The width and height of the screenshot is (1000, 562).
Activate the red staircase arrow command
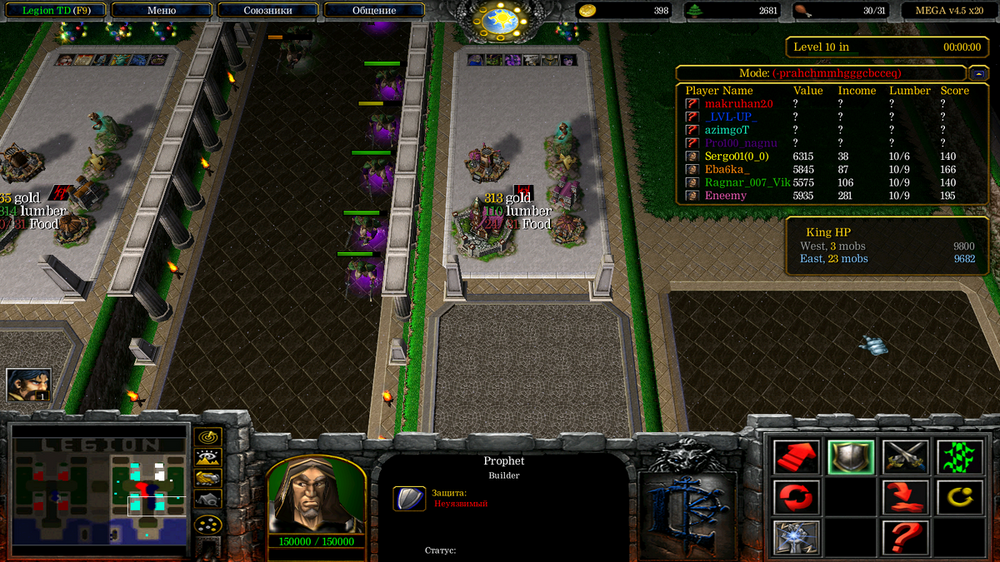[797, 457]
